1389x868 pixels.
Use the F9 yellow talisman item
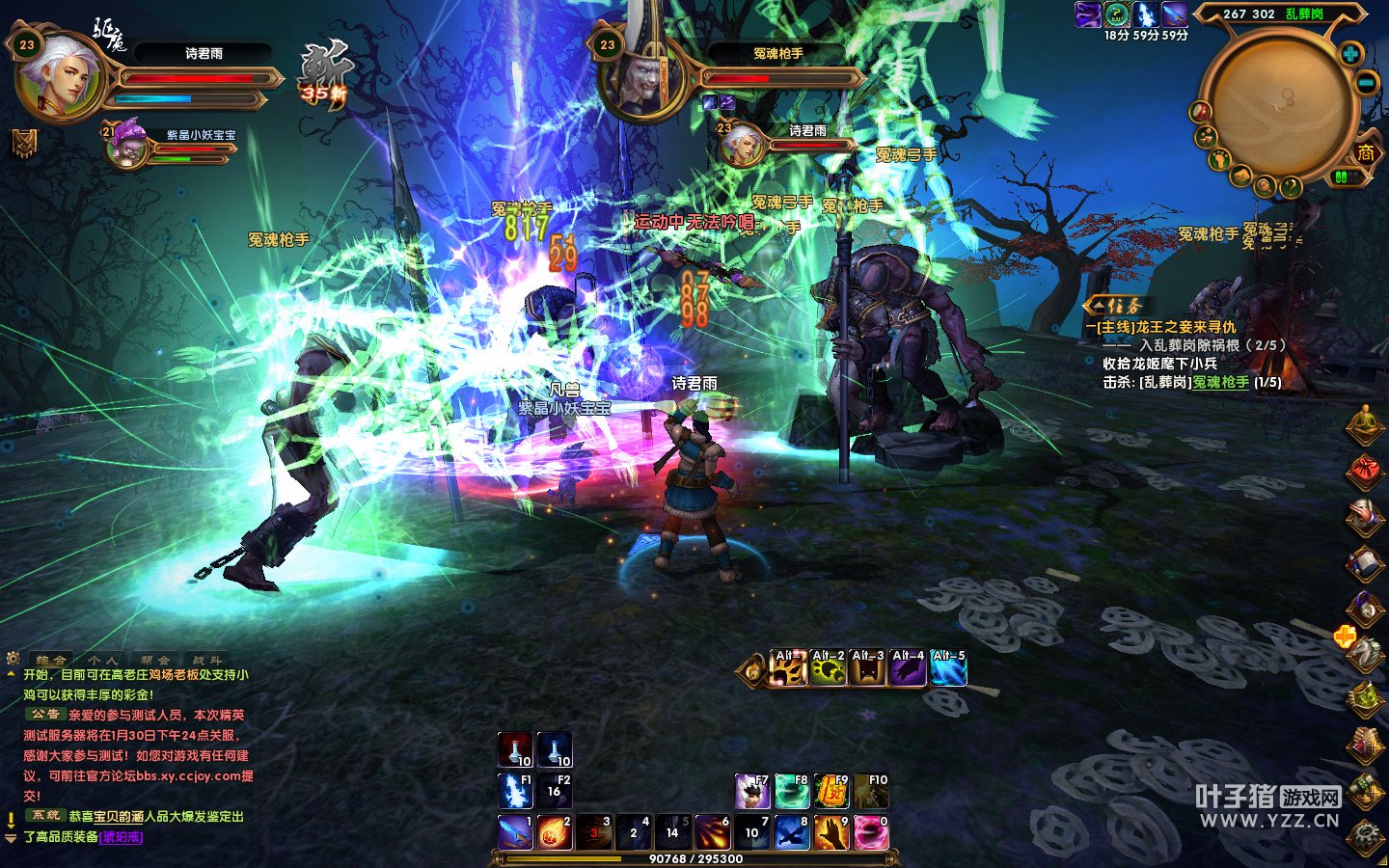[831, 791]
